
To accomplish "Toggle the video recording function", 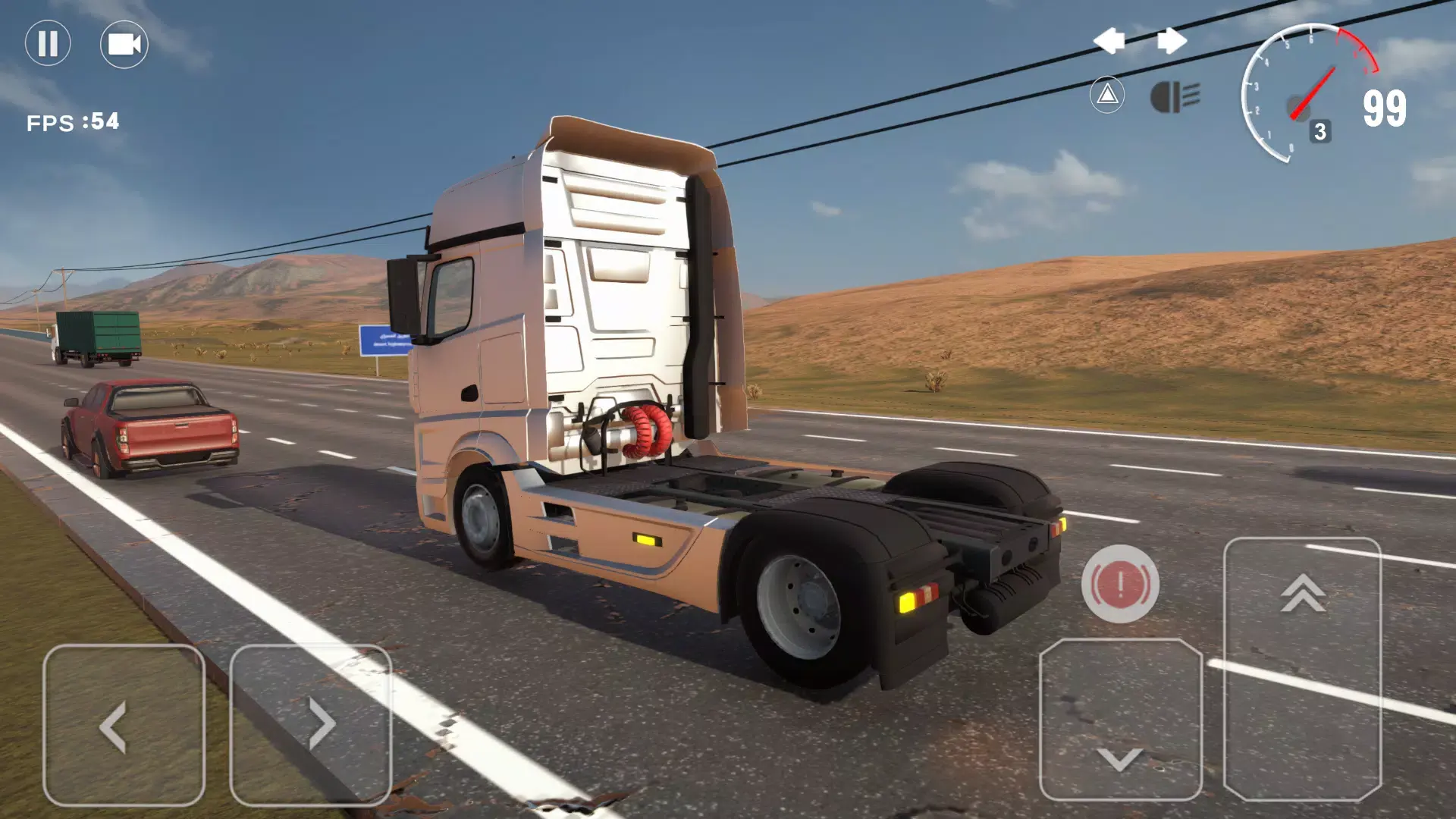I will (124, 43).
